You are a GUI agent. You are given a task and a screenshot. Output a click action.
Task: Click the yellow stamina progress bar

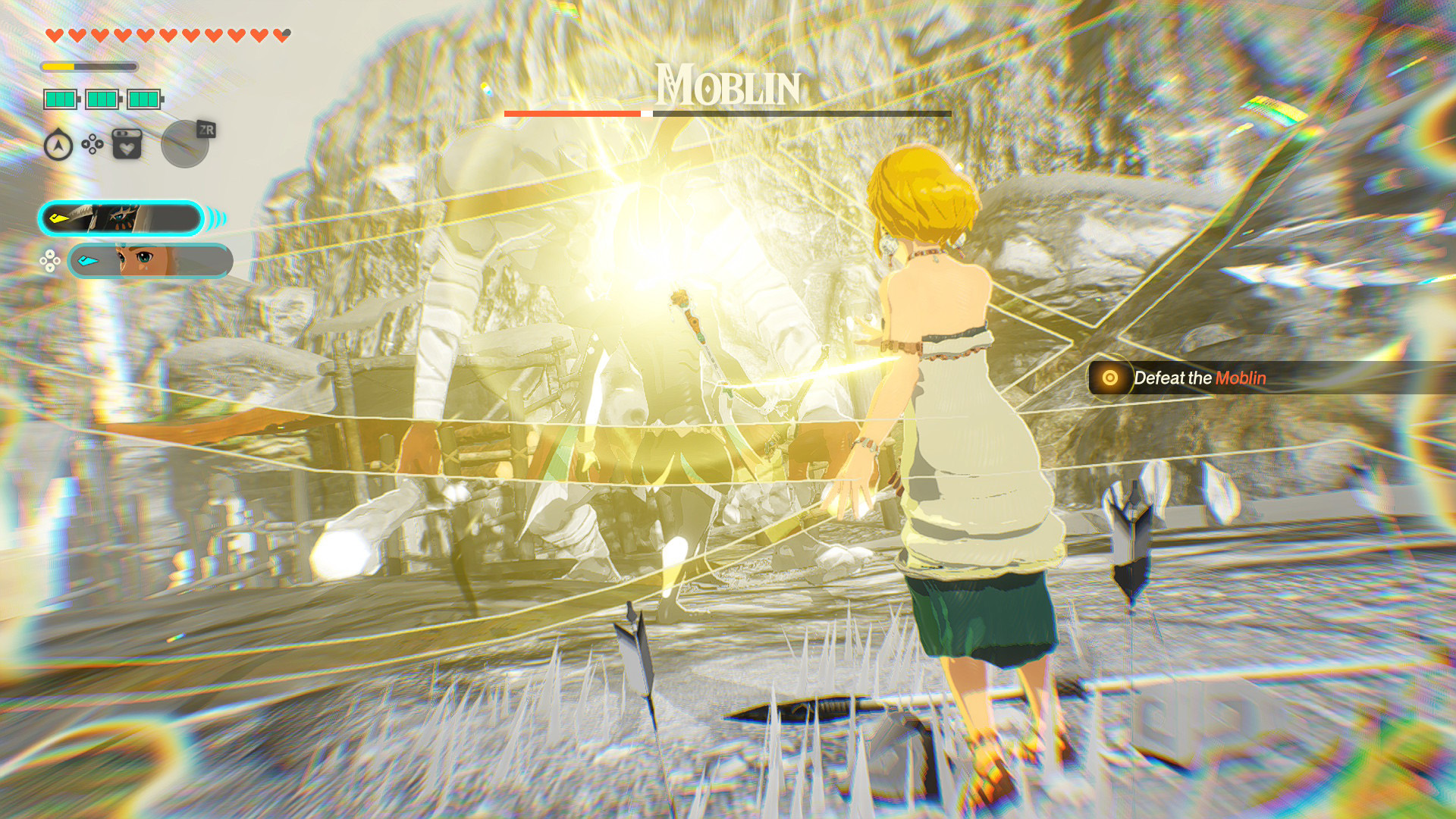[59, 66]
